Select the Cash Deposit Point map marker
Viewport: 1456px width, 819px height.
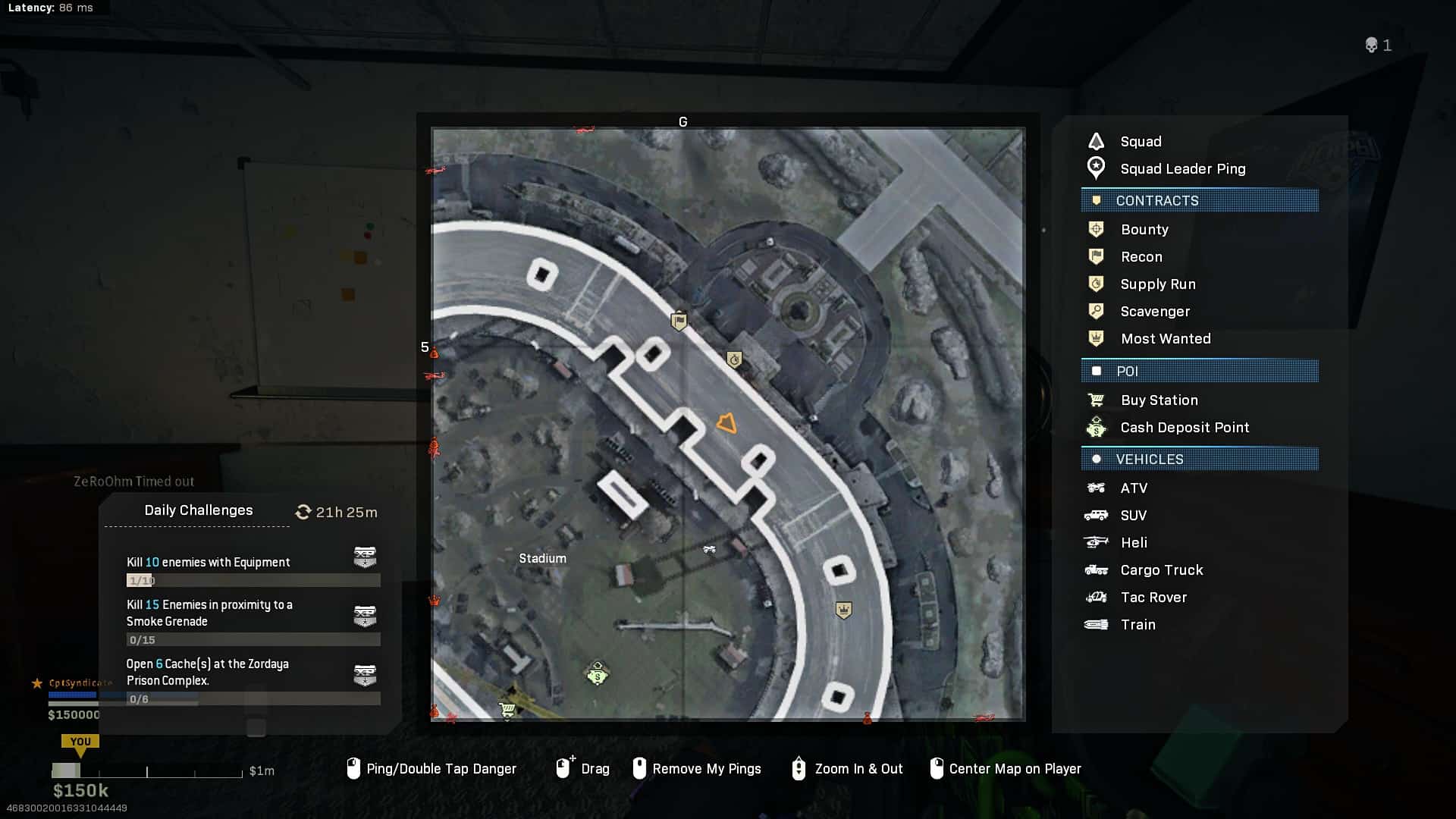pos(598,673)
